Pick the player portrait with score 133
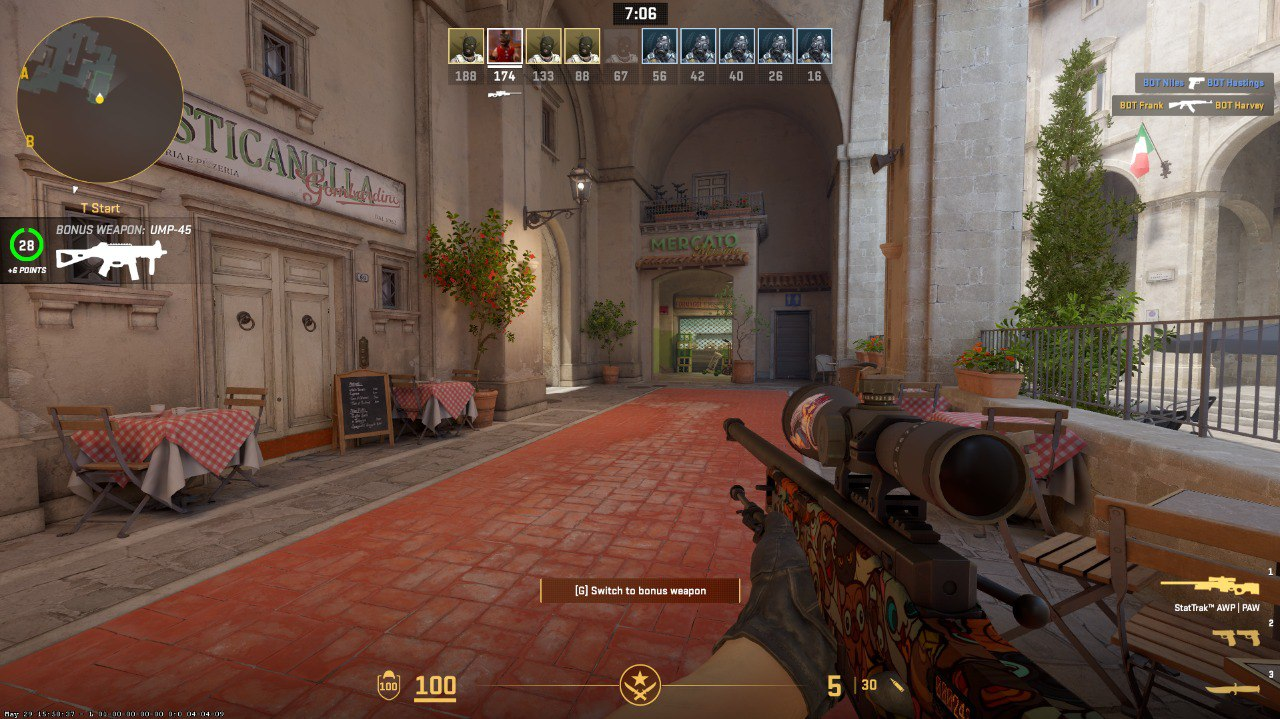1280x719 pixels. pos(544,46)
